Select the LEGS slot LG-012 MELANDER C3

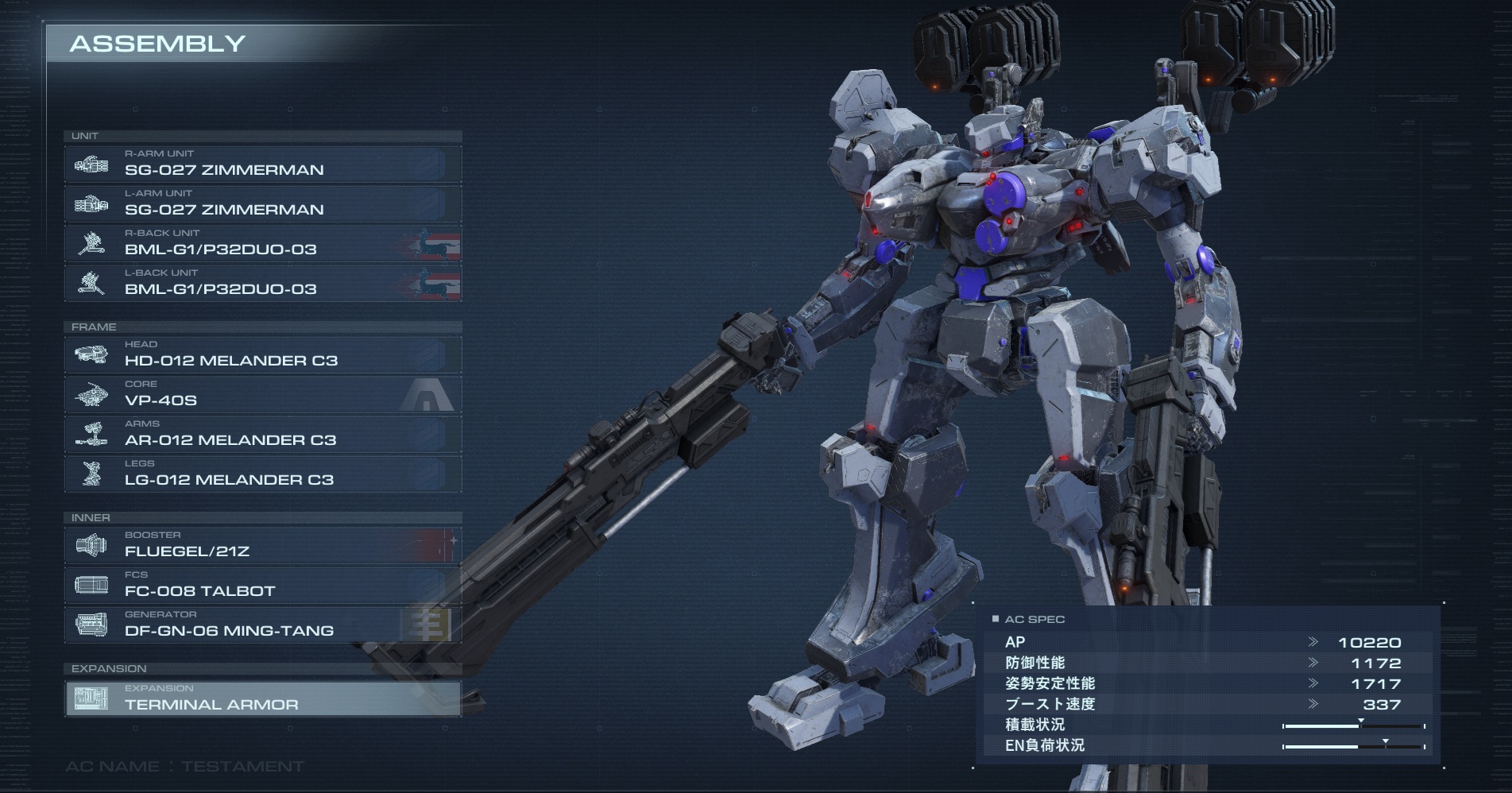(x=262, y=474)
